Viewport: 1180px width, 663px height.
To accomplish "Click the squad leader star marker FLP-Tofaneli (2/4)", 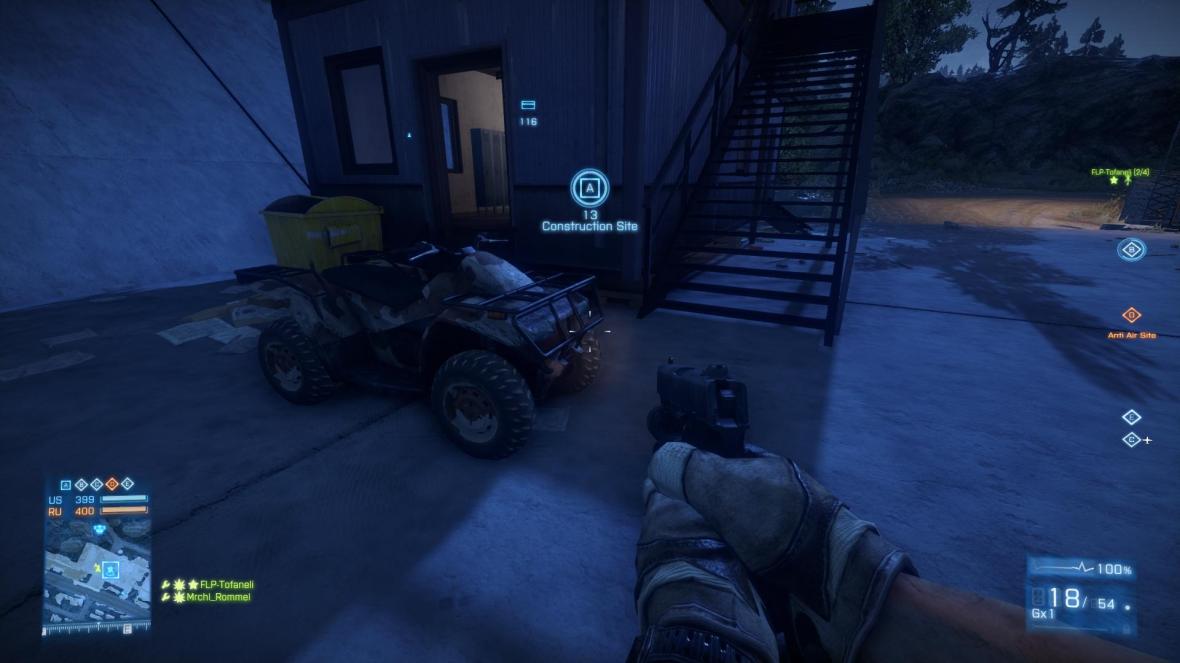I will click(1114, 181).
